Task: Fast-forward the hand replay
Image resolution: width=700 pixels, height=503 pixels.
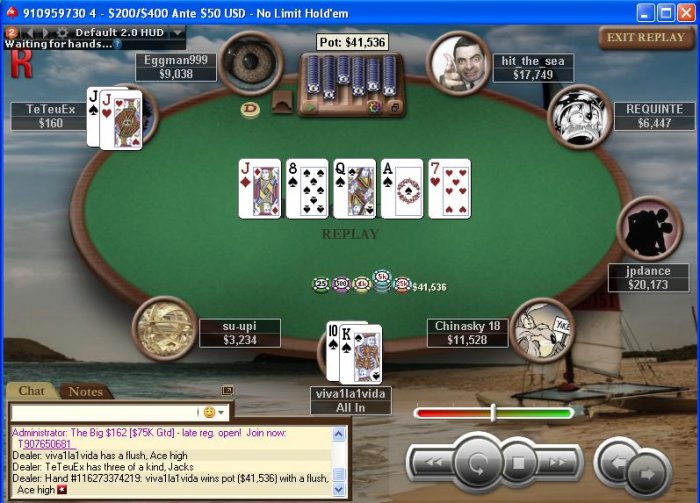Action: point(559,462)
